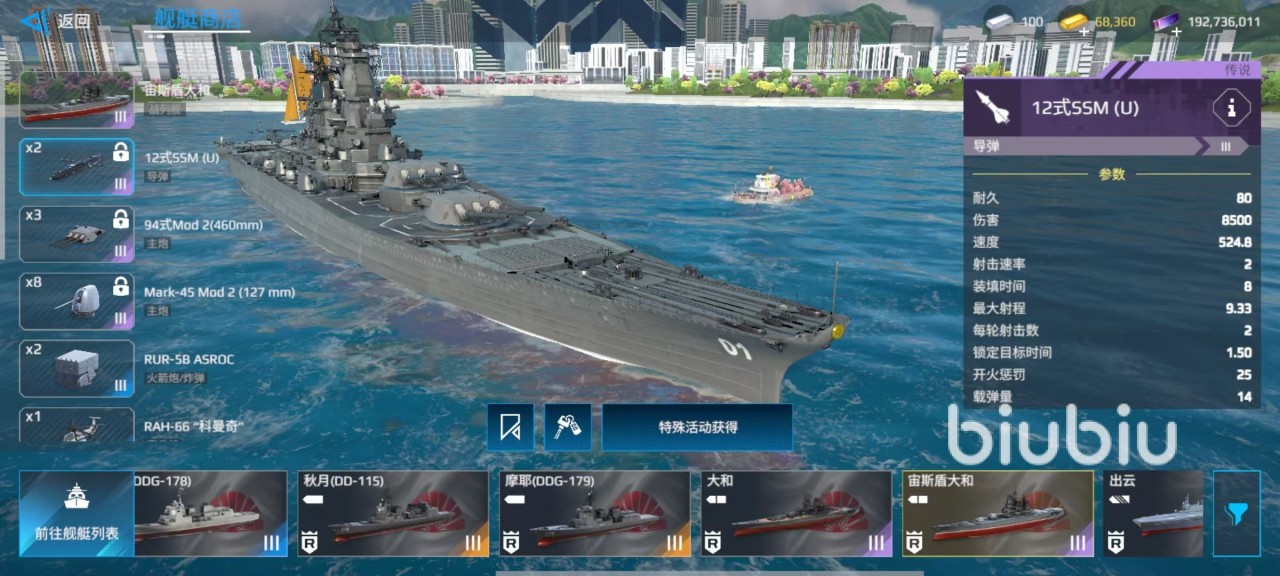Viewport: 1280px width, 576px height.
Task: Select the 宙斯盾大和 ship card
Action: (997, 513)
